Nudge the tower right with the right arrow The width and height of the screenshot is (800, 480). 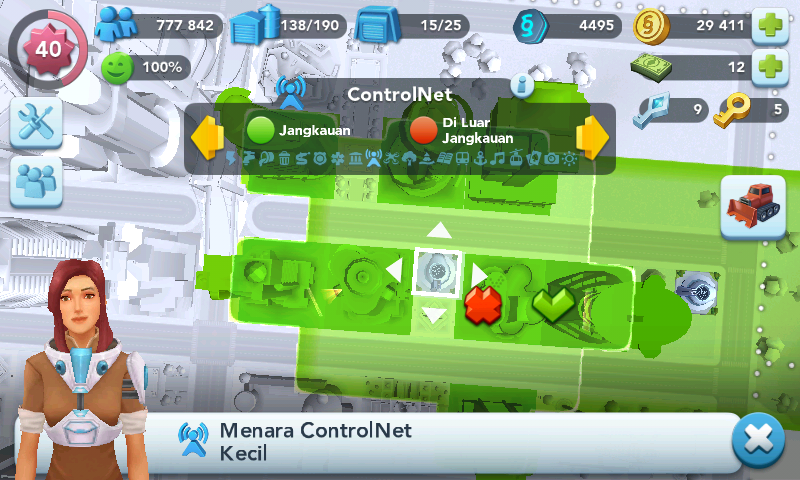(x=479, y=272)
